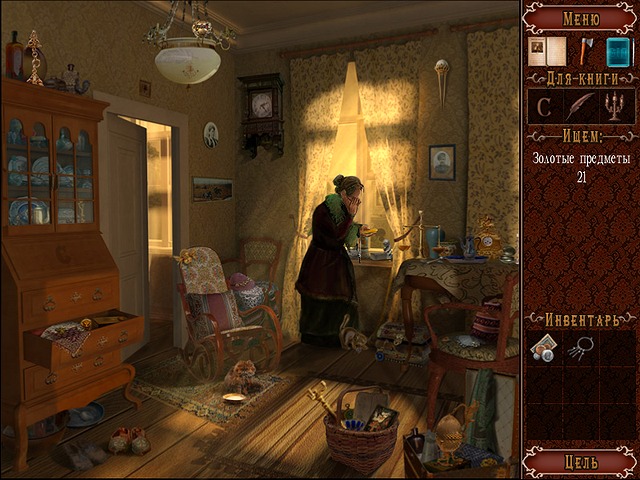
Task: Select the axe tool icon
Action: (x=587, y=51)
